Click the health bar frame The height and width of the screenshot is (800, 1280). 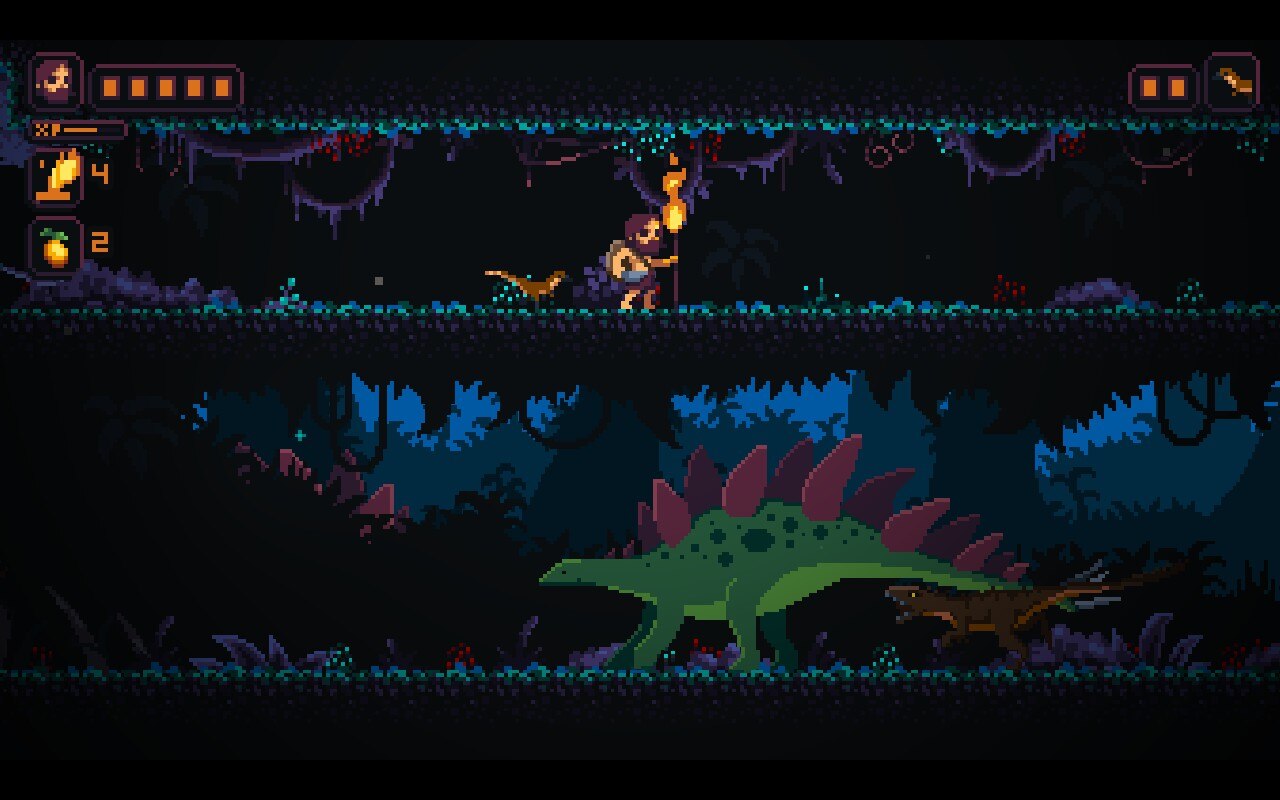(x=168, y=86)
